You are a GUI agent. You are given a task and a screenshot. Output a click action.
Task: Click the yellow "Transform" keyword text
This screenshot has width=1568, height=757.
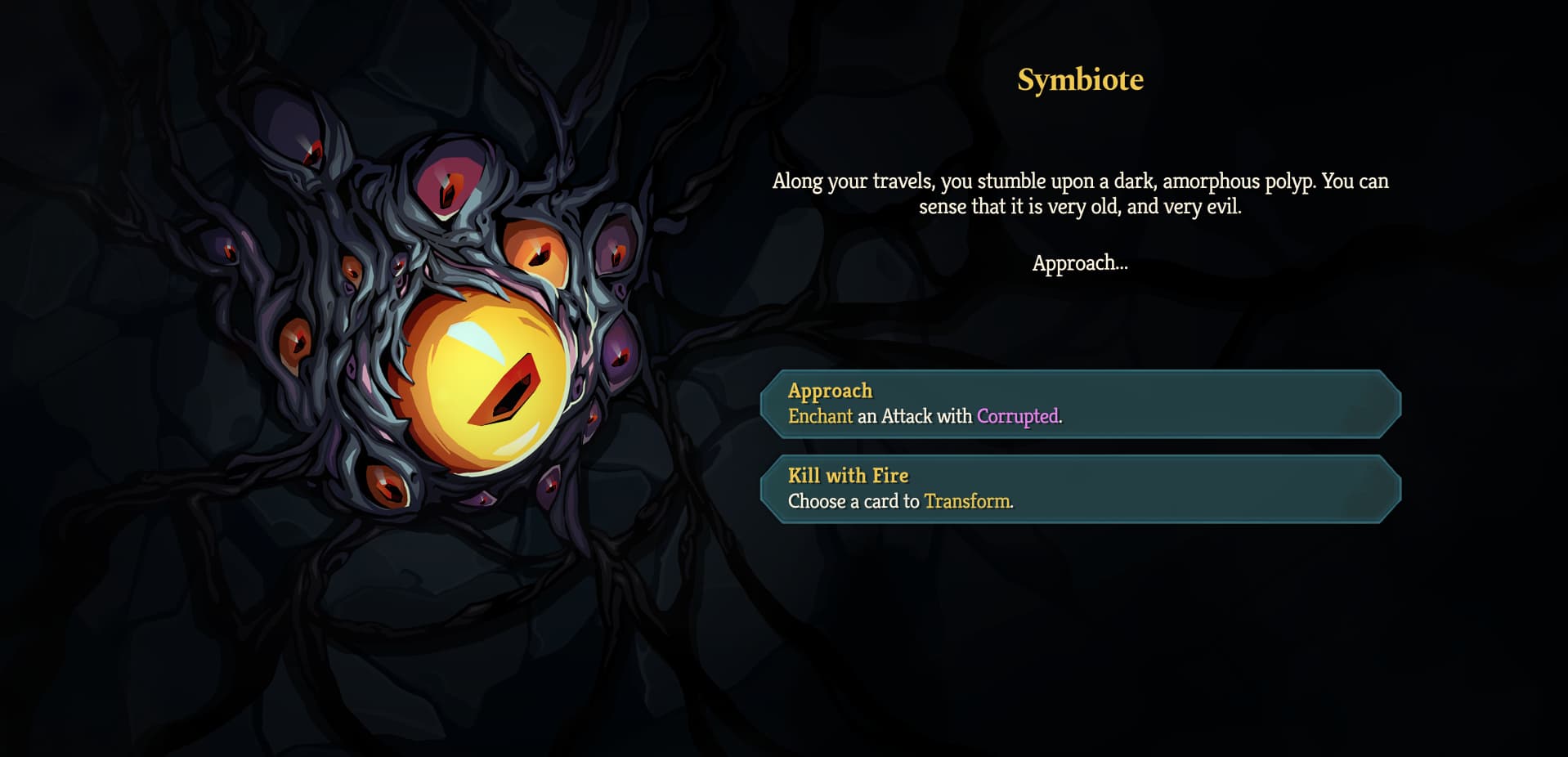point(967,502)
